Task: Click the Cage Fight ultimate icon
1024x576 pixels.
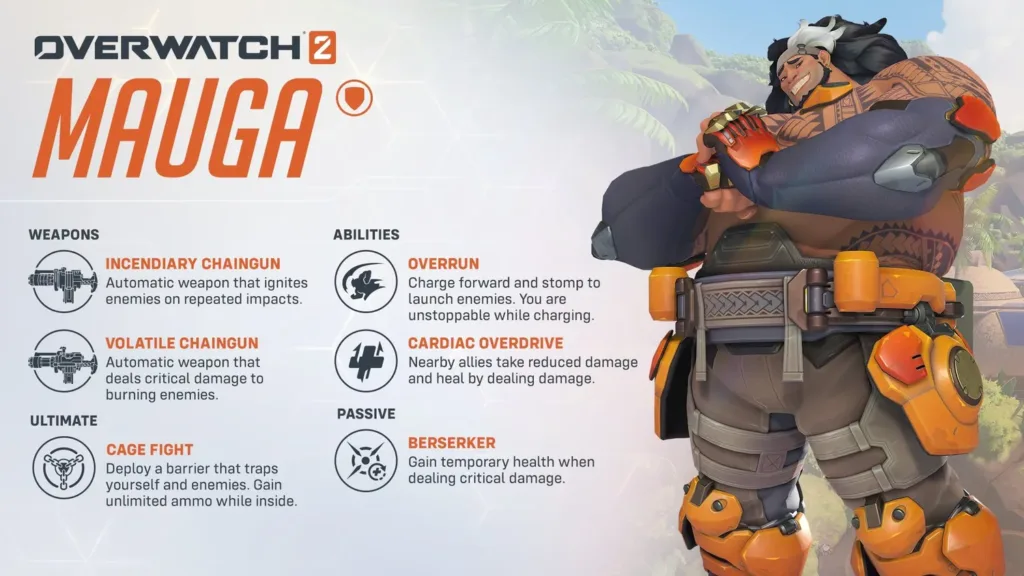Action: coord(63,467)
